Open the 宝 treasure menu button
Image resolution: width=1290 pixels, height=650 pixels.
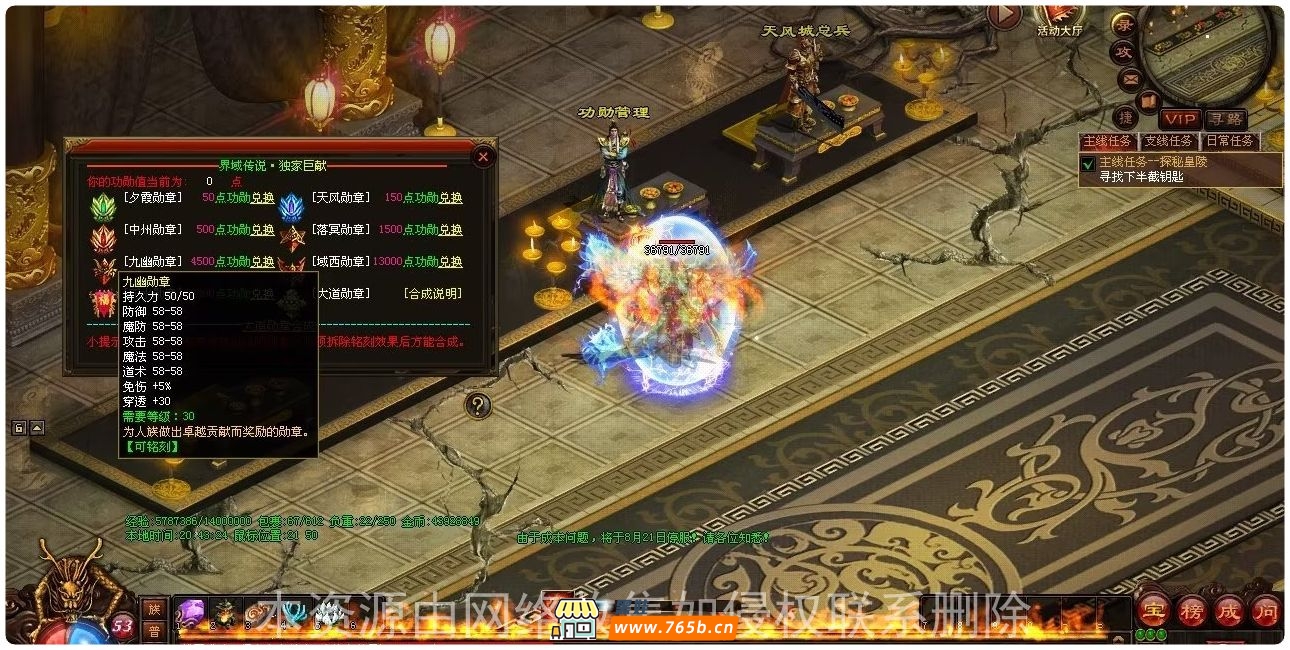(x=1155, y=609)
